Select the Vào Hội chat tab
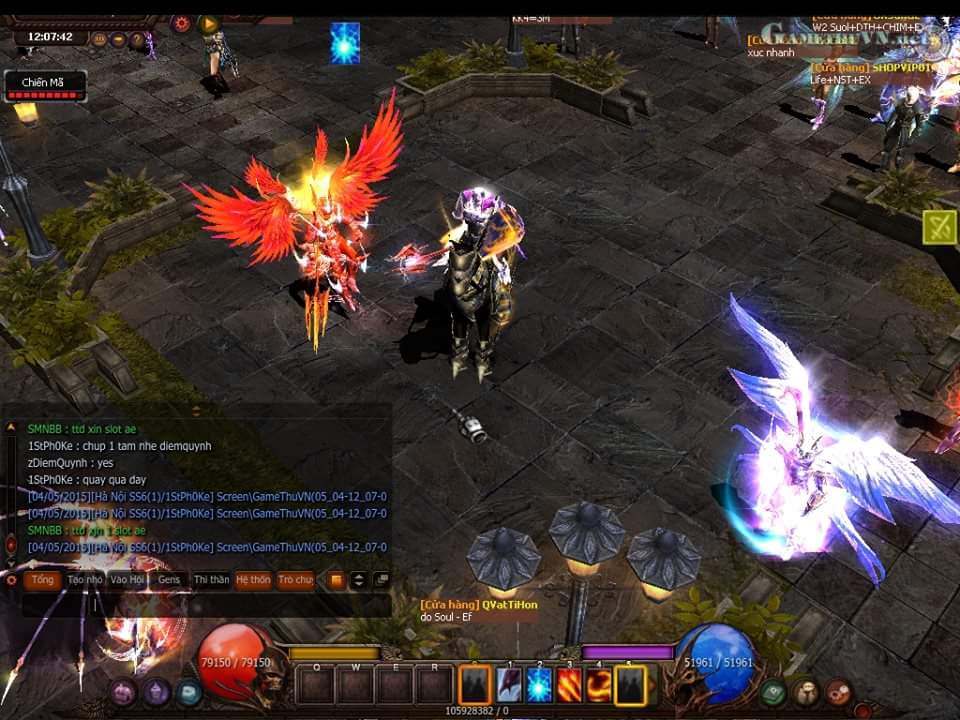This screenshot has width=960, height=720. (128, 580)
